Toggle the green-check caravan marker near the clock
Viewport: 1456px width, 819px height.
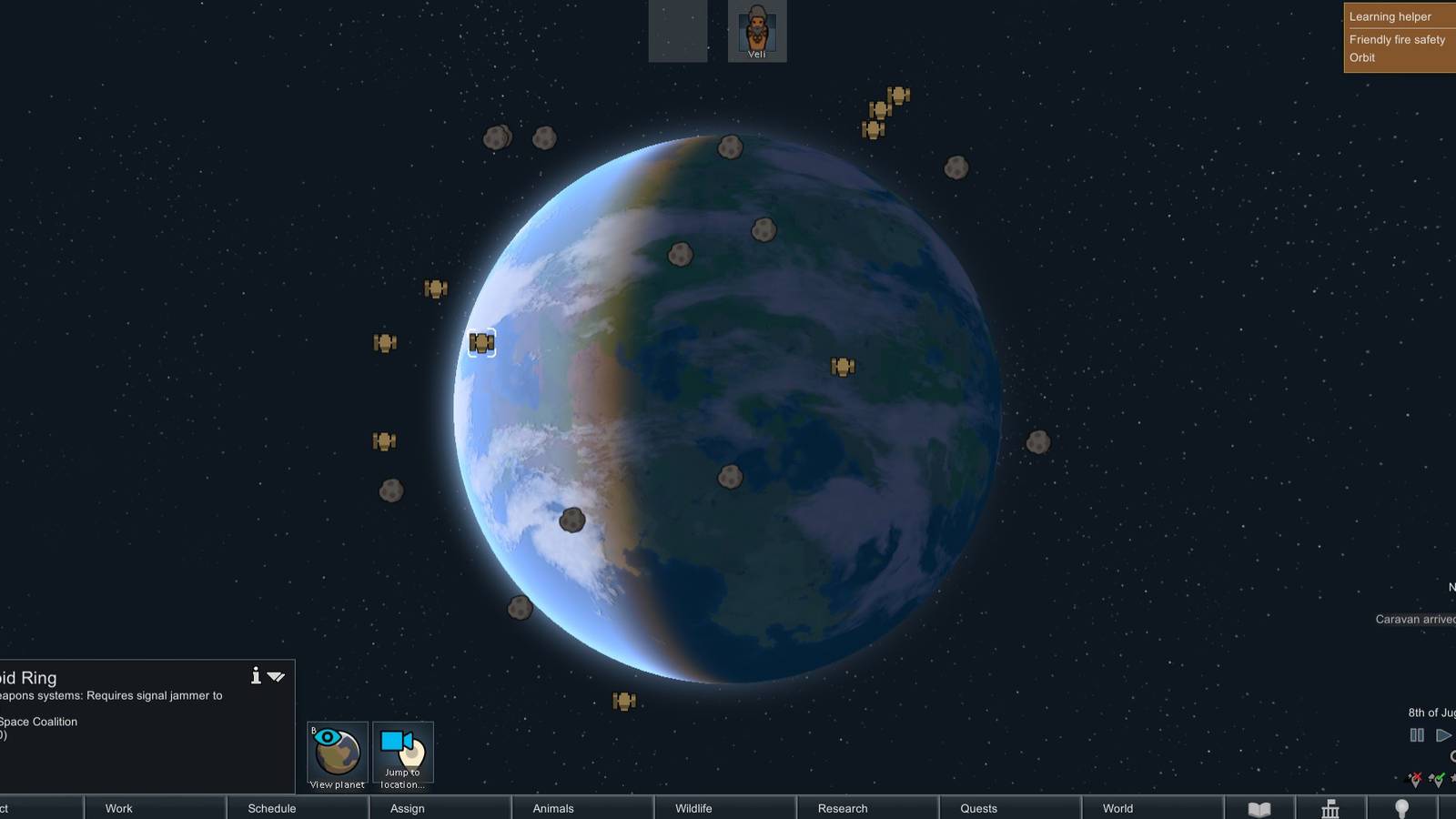click(x=1437, y=780)
